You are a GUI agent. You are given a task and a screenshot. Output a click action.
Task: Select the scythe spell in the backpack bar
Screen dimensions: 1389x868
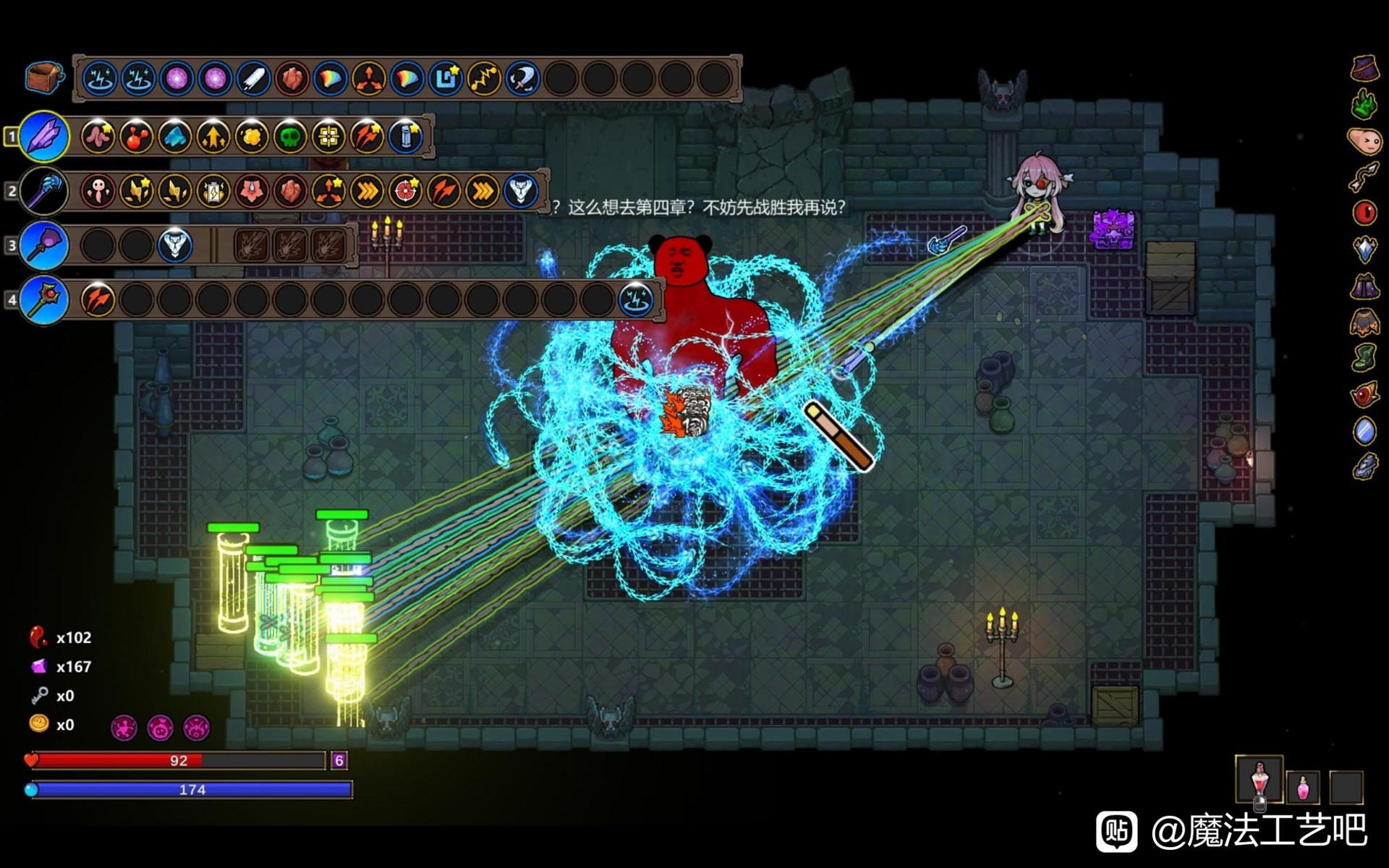(522, 78)
